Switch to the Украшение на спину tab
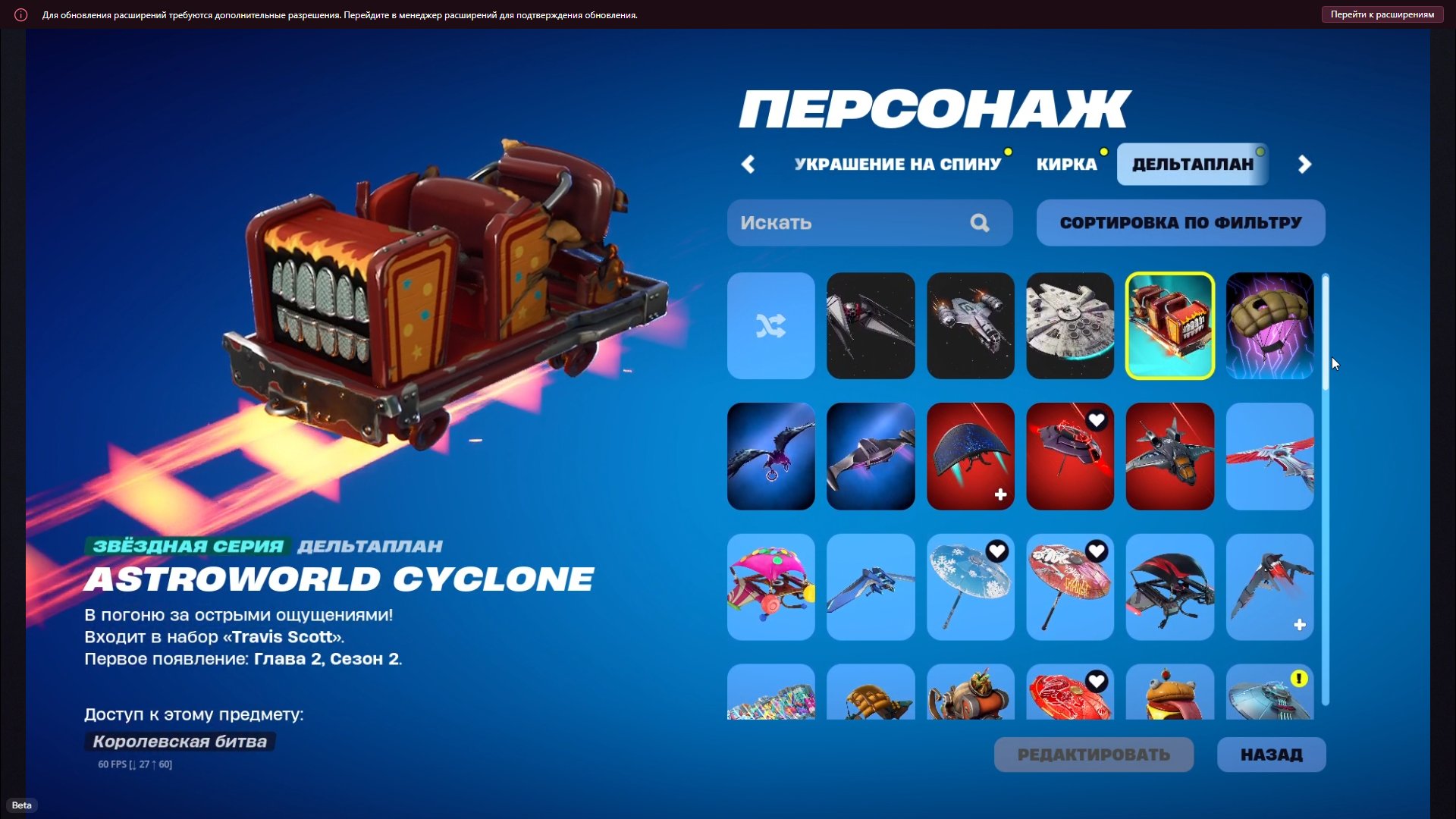Screen dimensions: 1456x819 pos(897,163)
